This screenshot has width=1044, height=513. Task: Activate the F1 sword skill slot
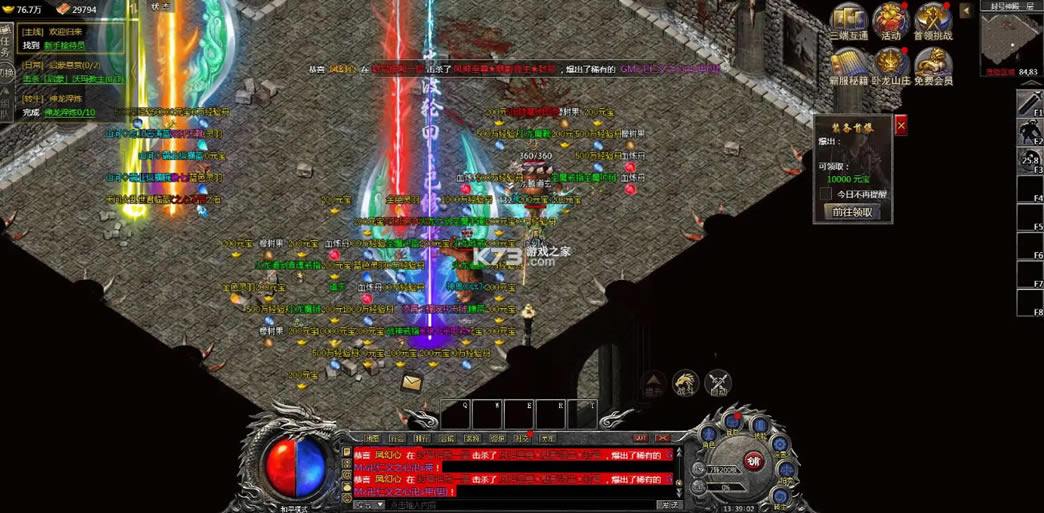pyautogui.click(x=1029, y=104)
